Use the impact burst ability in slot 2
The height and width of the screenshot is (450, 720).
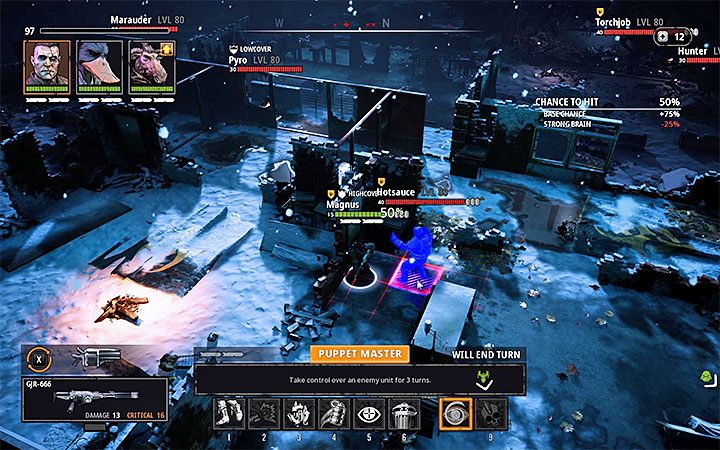coord(266,413)
